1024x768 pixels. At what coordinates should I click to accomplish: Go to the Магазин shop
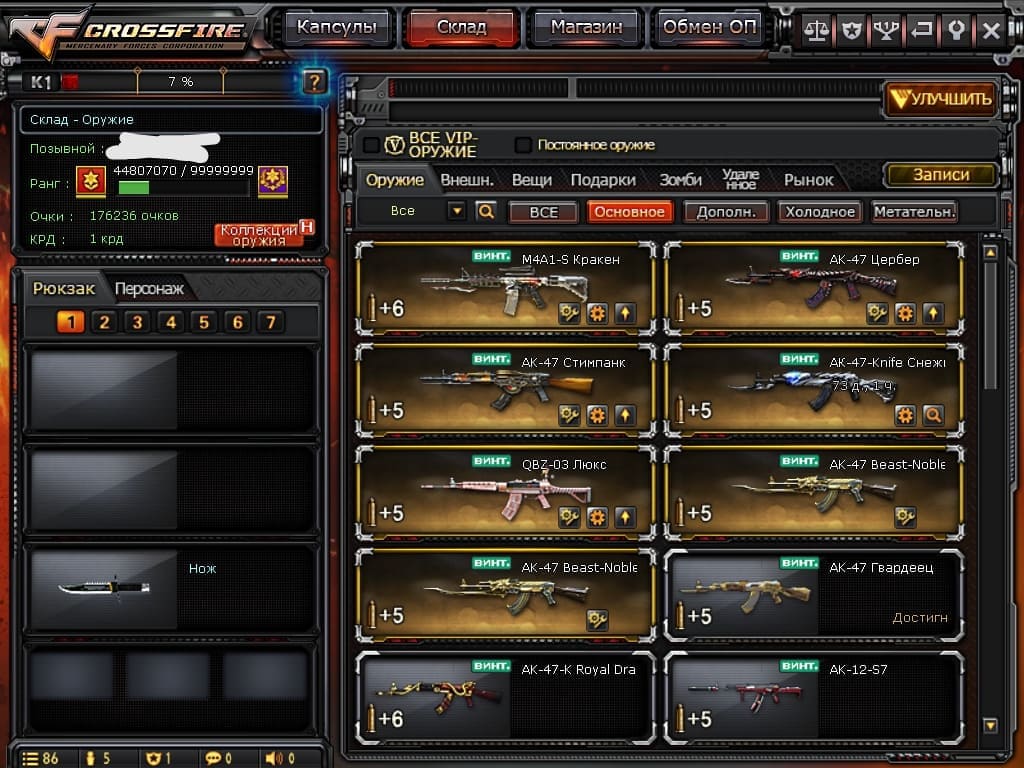coord(585,28)
